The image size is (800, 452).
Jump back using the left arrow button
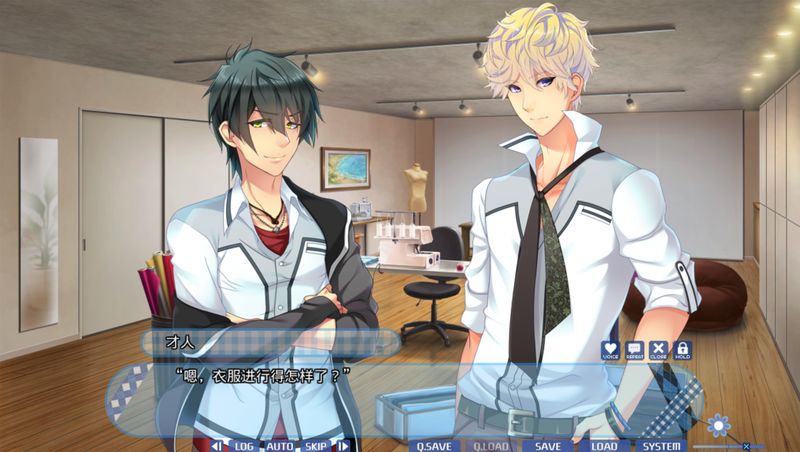(x=217, y=446)
